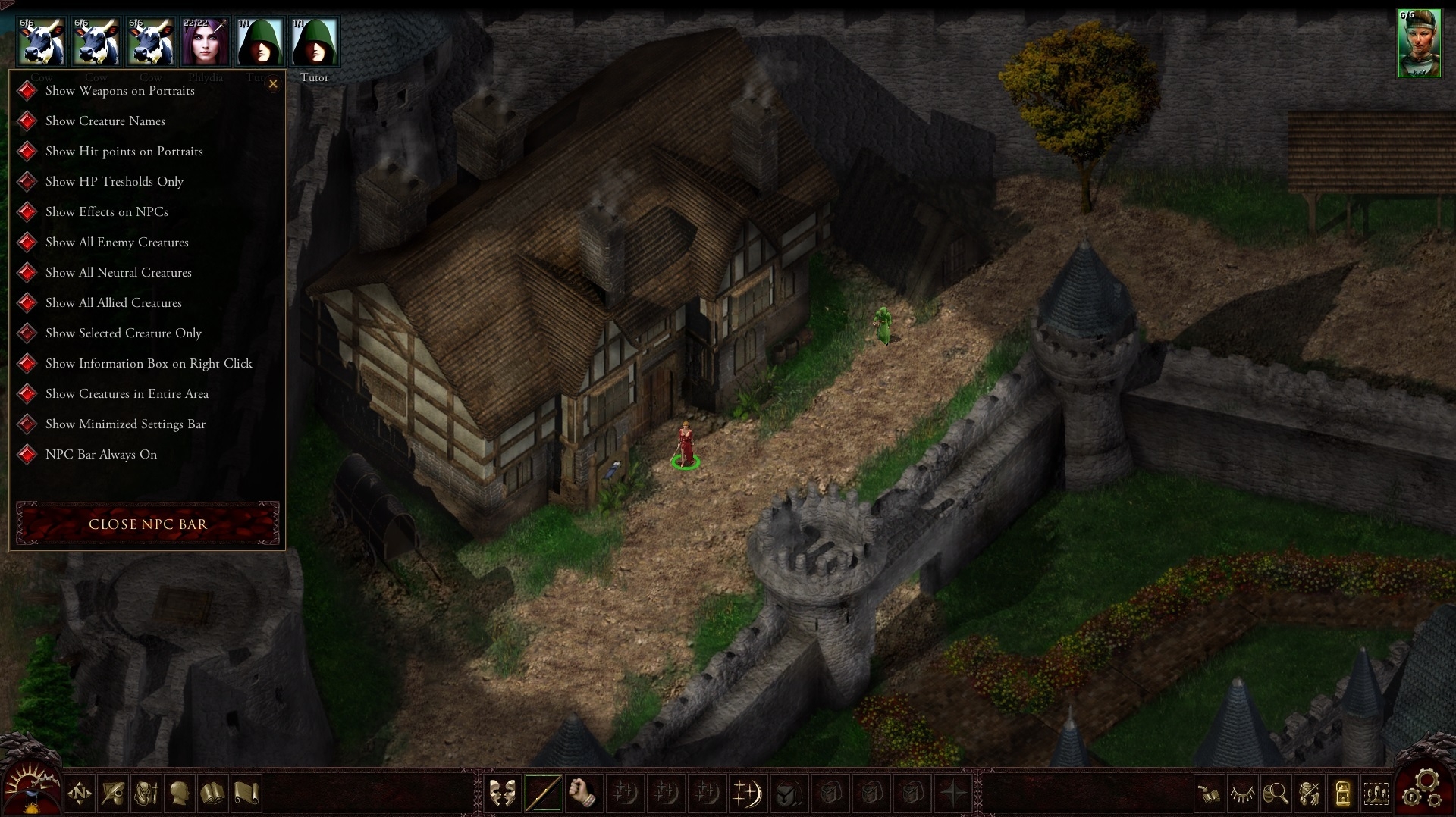The height and width of the screenshot is (817, 1456).
Task: Click the CLOSE NPC BAR button
Action: pos(148,524)
